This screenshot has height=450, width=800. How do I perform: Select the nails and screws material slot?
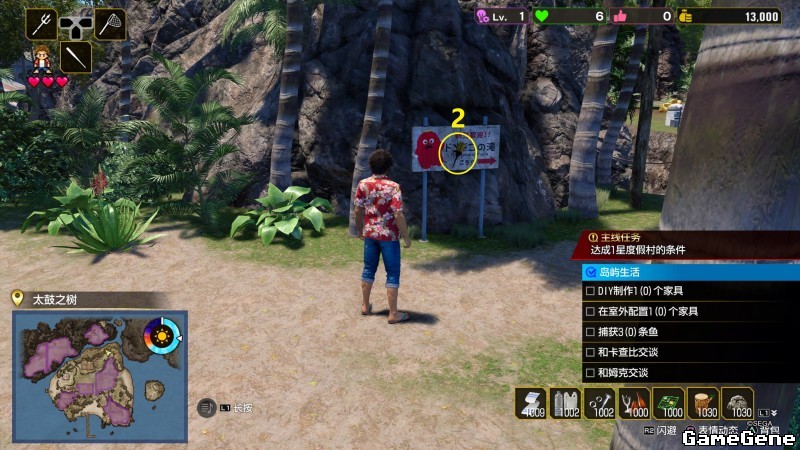coord(602,402)
